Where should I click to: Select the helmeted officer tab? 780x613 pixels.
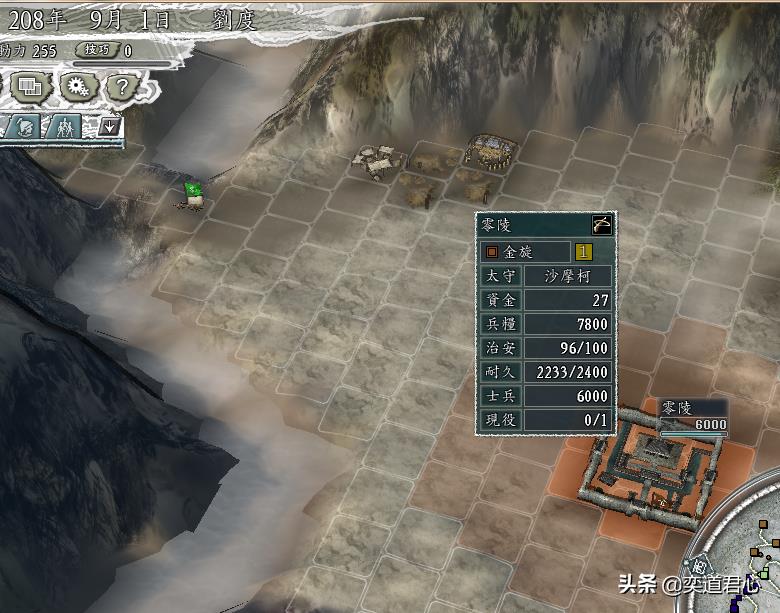[27, 127]
